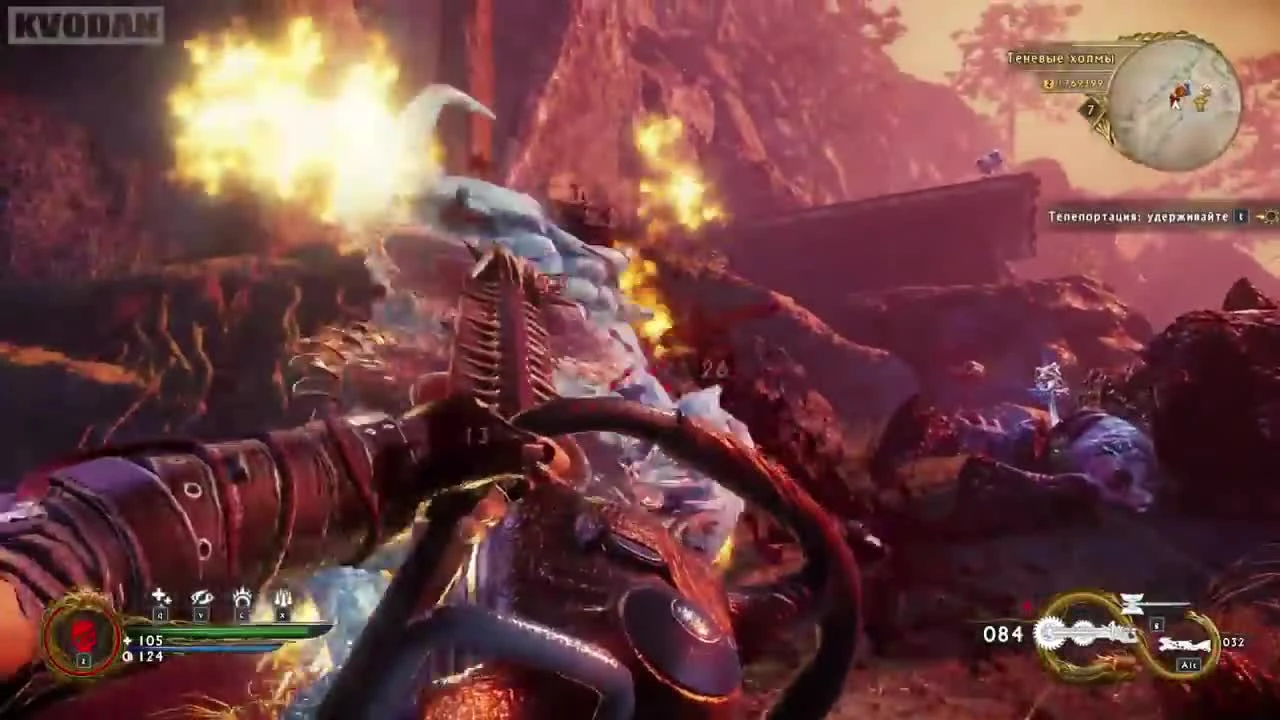Open the level 7 badge beside the minimap

click(x=1089, y=110)
